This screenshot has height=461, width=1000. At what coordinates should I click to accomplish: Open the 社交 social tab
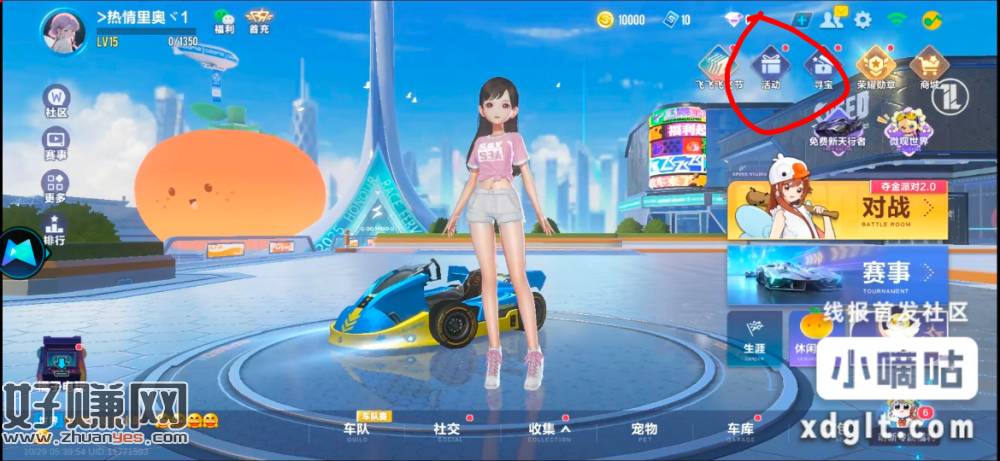(447, 430)
